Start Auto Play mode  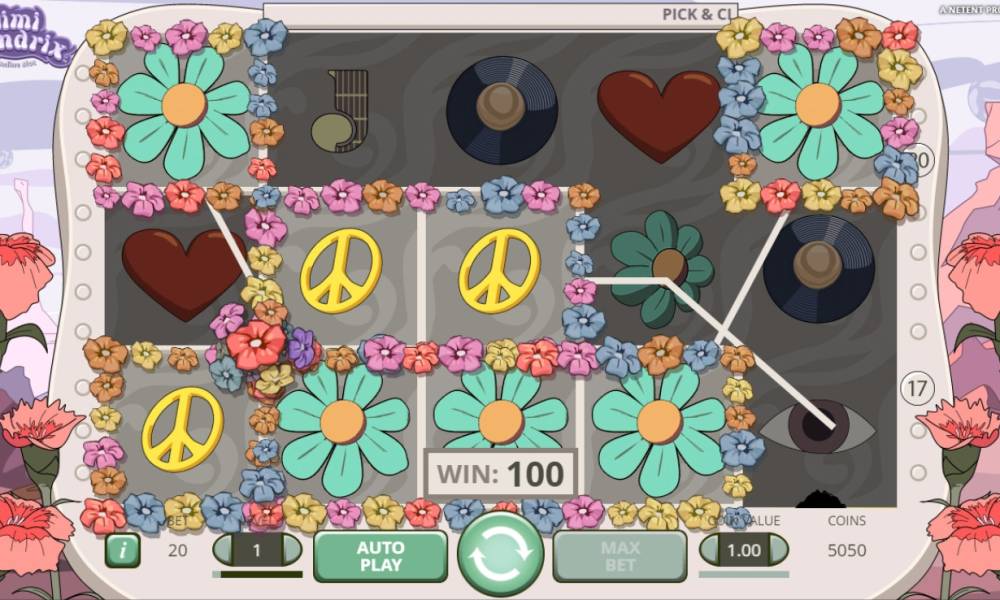(x=380, y=556)
